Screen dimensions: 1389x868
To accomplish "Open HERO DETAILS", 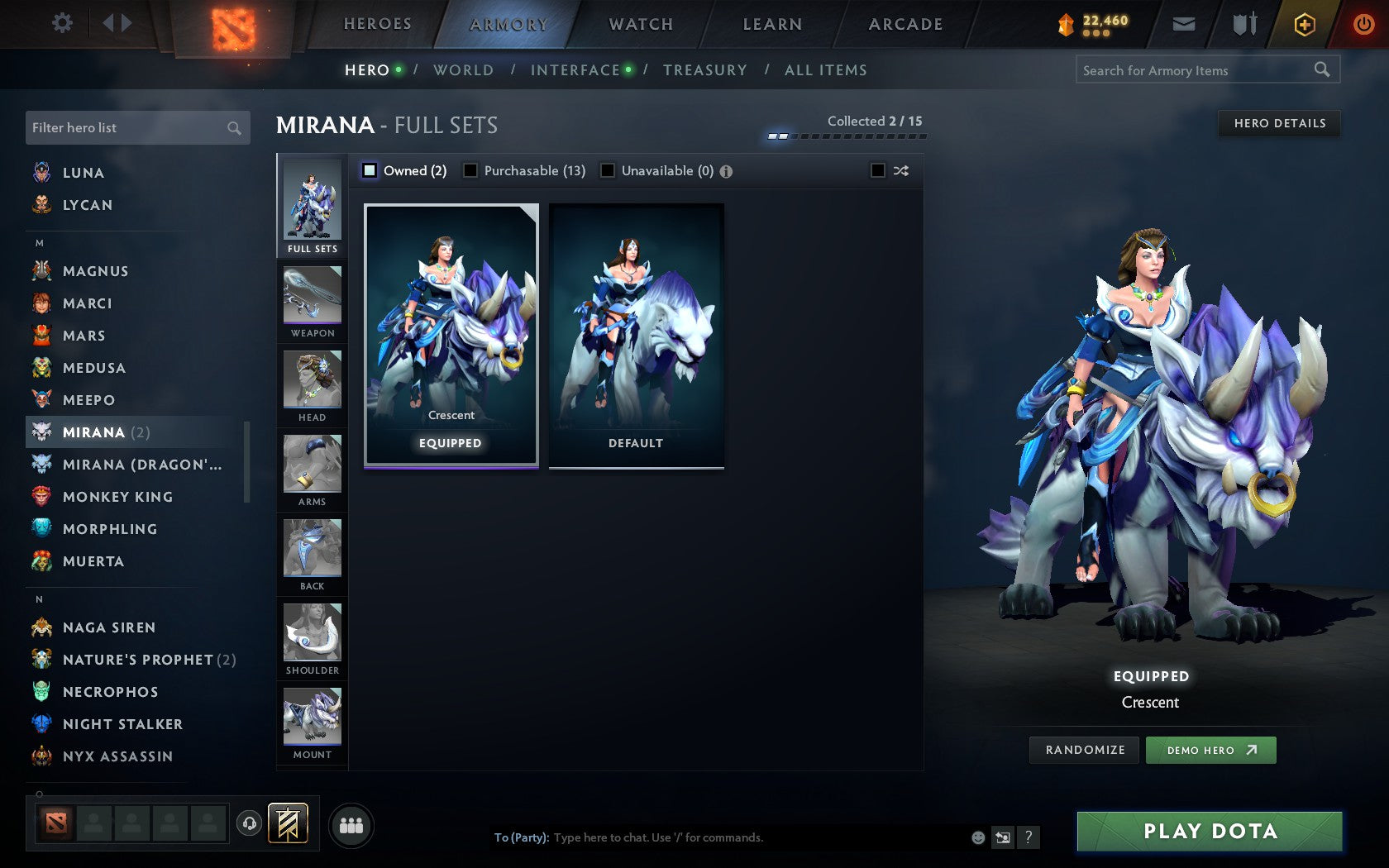I will (x=1278, y=123).
